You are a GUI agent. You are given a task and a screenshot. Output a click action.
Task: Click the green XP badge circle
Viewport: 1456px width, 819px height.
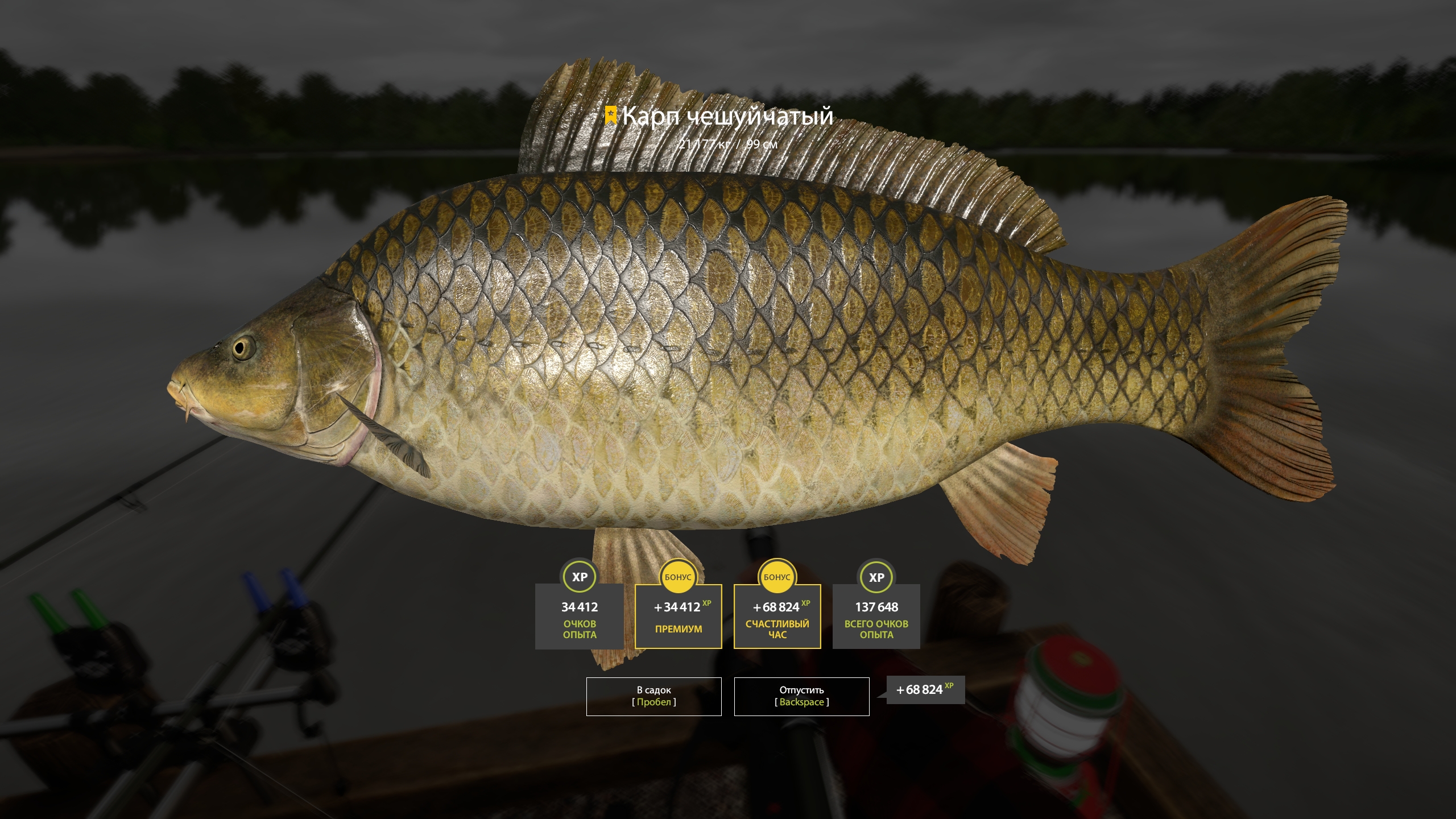(x=579, y=578)
